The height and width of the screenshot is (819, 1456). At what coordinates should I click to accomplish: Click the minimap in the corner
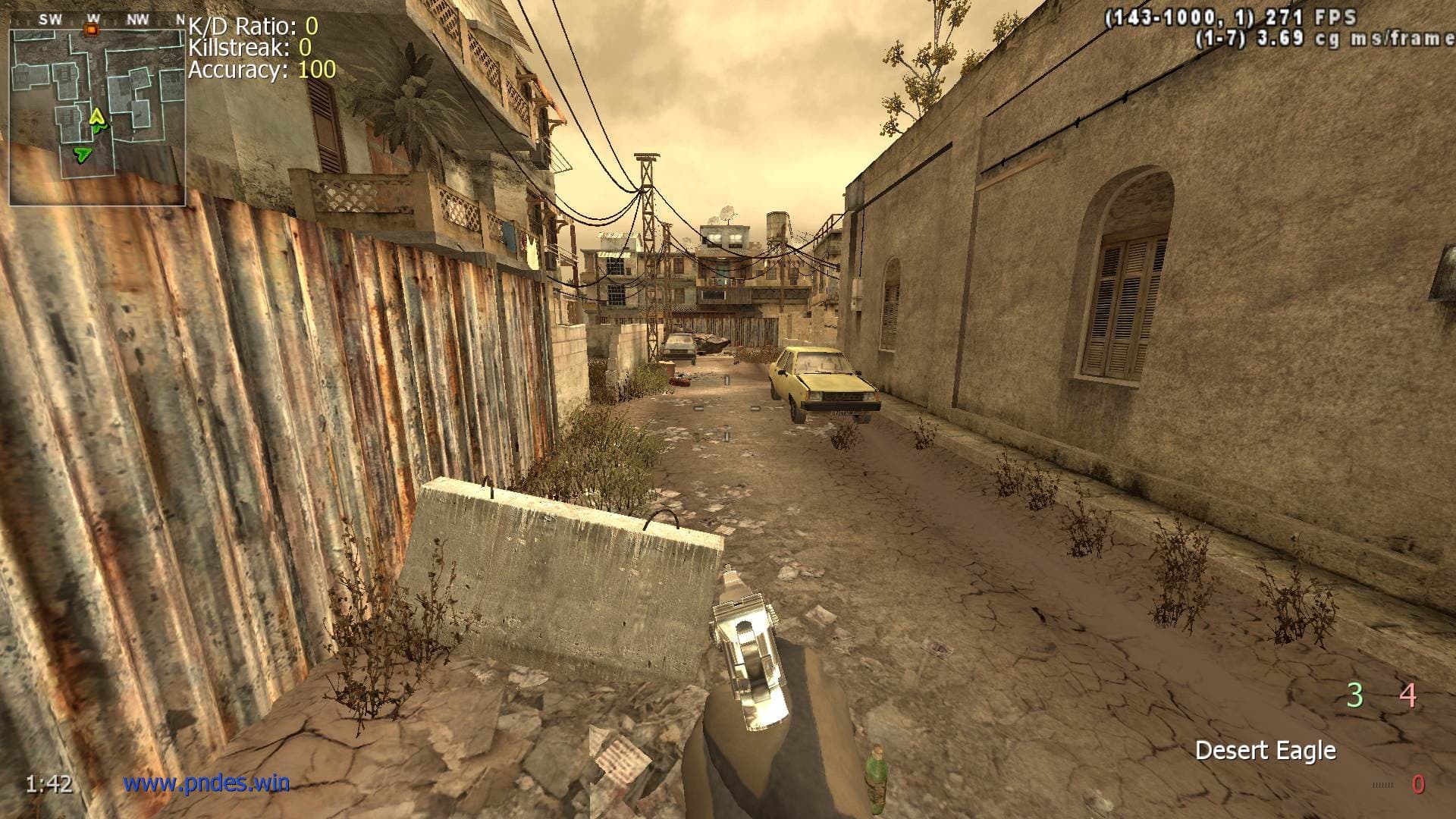coord(97,117)
